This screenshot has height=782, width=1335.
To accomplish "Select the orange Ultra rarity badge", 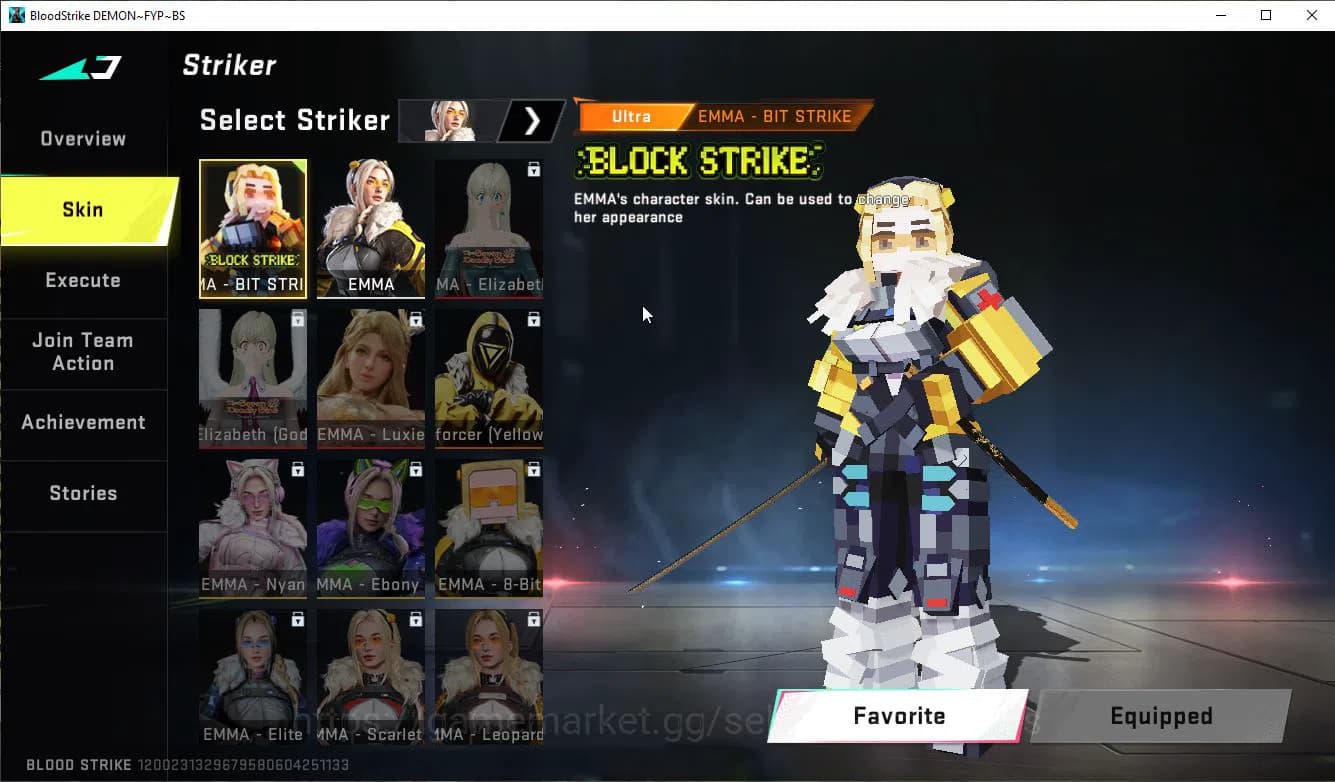I will point(633,116).
